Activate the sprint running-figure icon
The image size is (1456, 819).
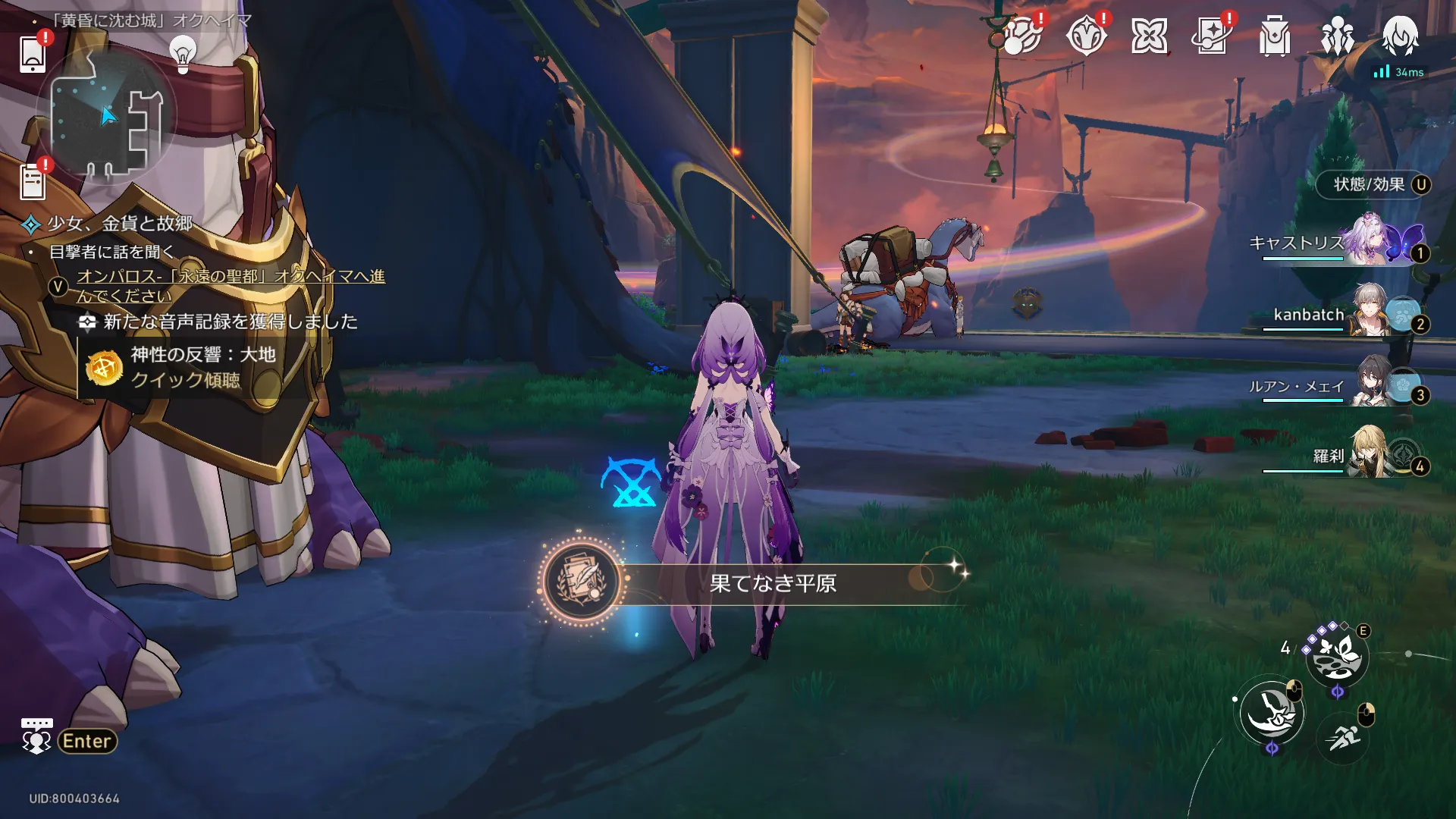click(1343, 737)
